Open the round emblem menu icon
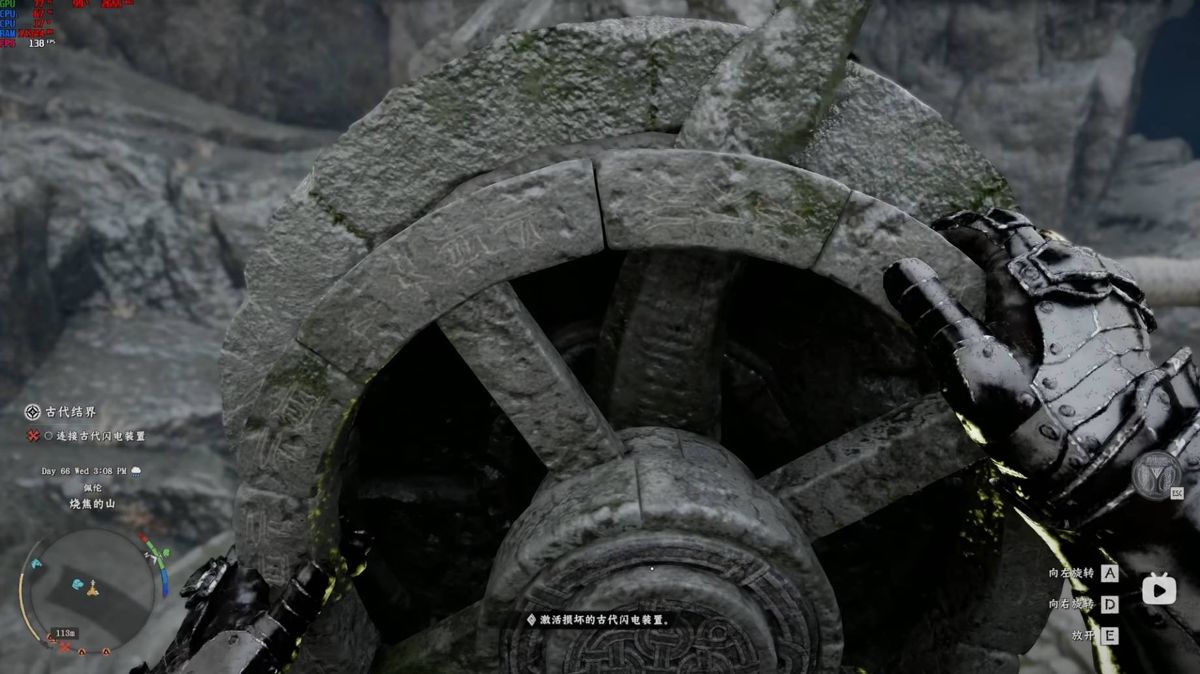1200x674 pixels. (x=1156, y=476)
